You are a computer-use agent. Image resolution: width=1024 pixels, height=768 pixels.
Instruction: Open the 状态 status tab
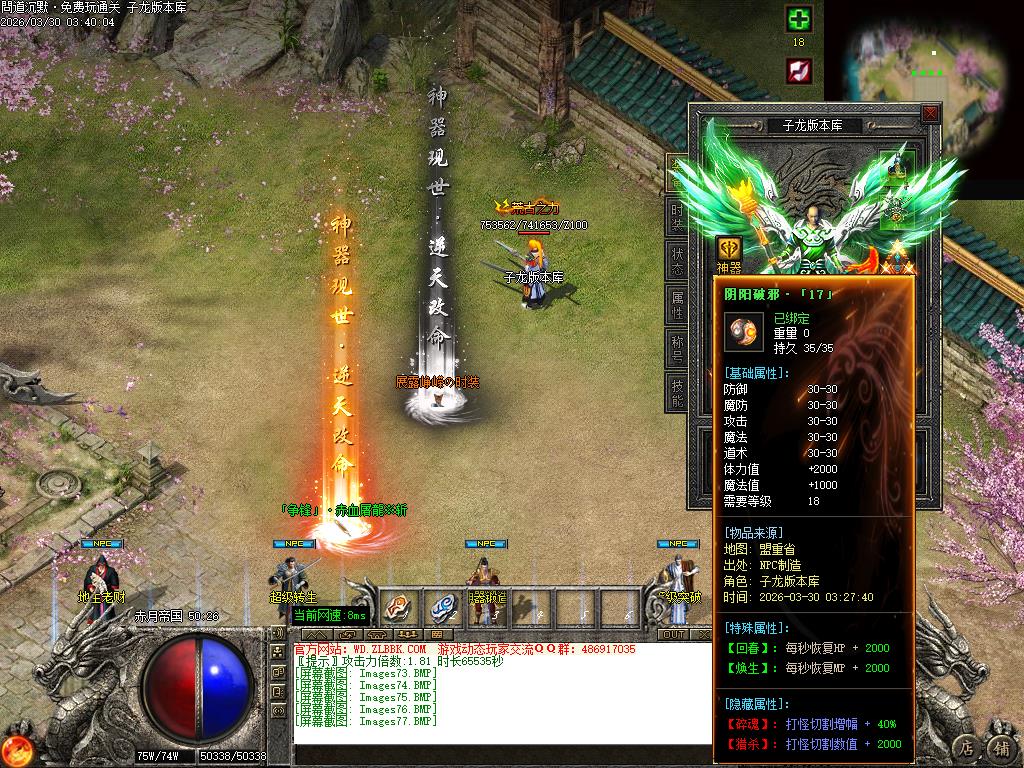click(x=677, y=262)
